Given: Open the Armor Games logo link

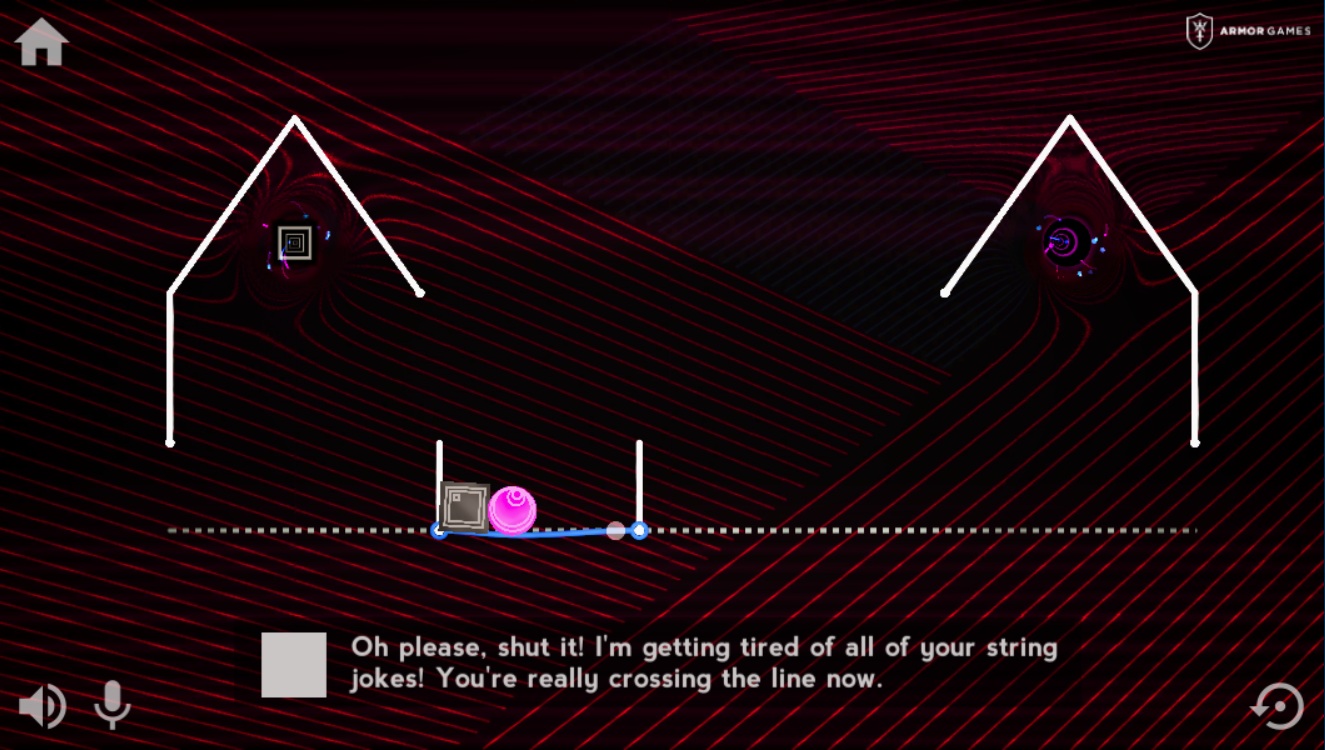Looking at the screenshot, I should 1248,31.
